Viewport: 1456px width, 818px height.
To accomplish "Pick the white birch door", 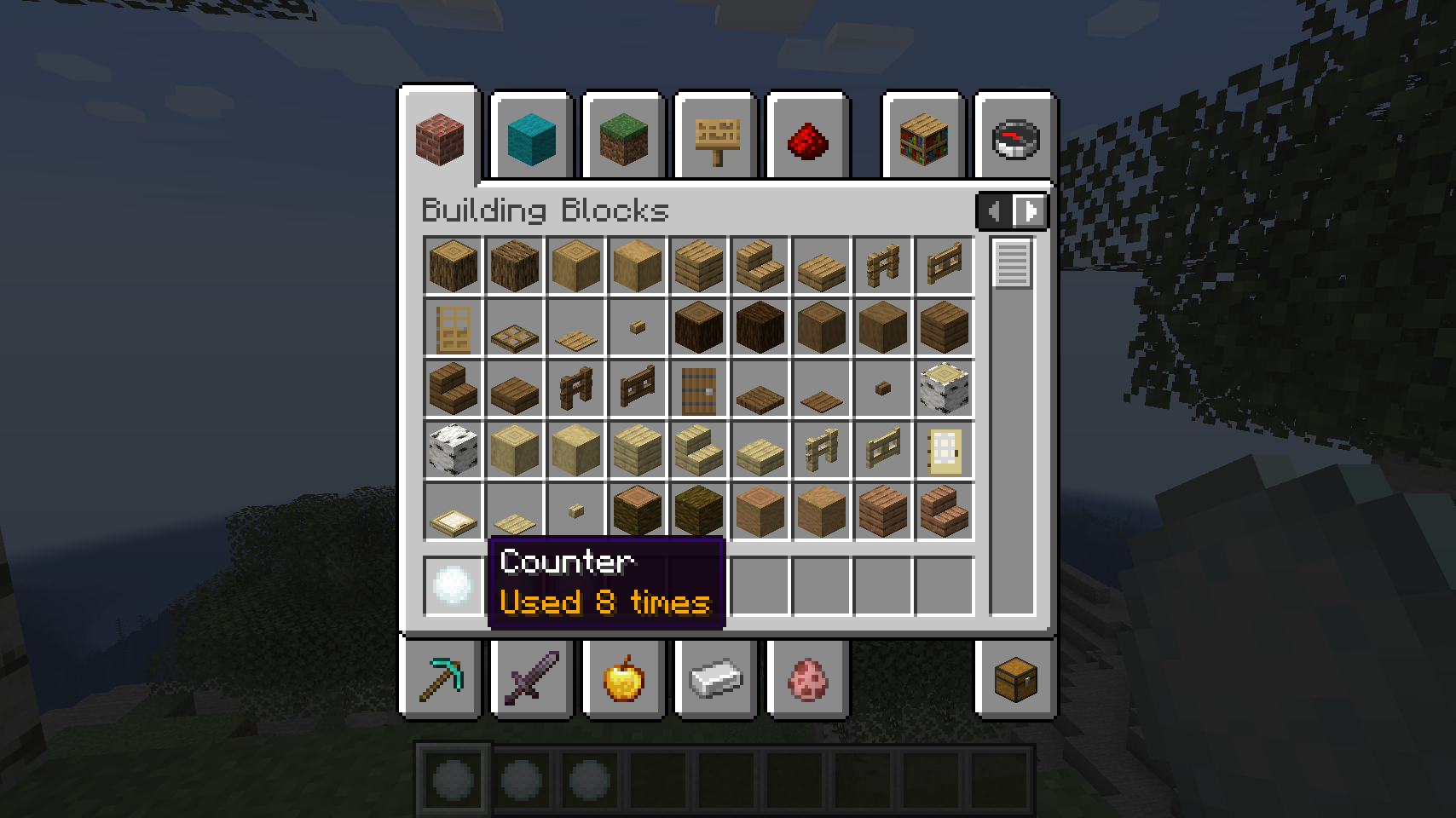I will click(x=944, y=452).
